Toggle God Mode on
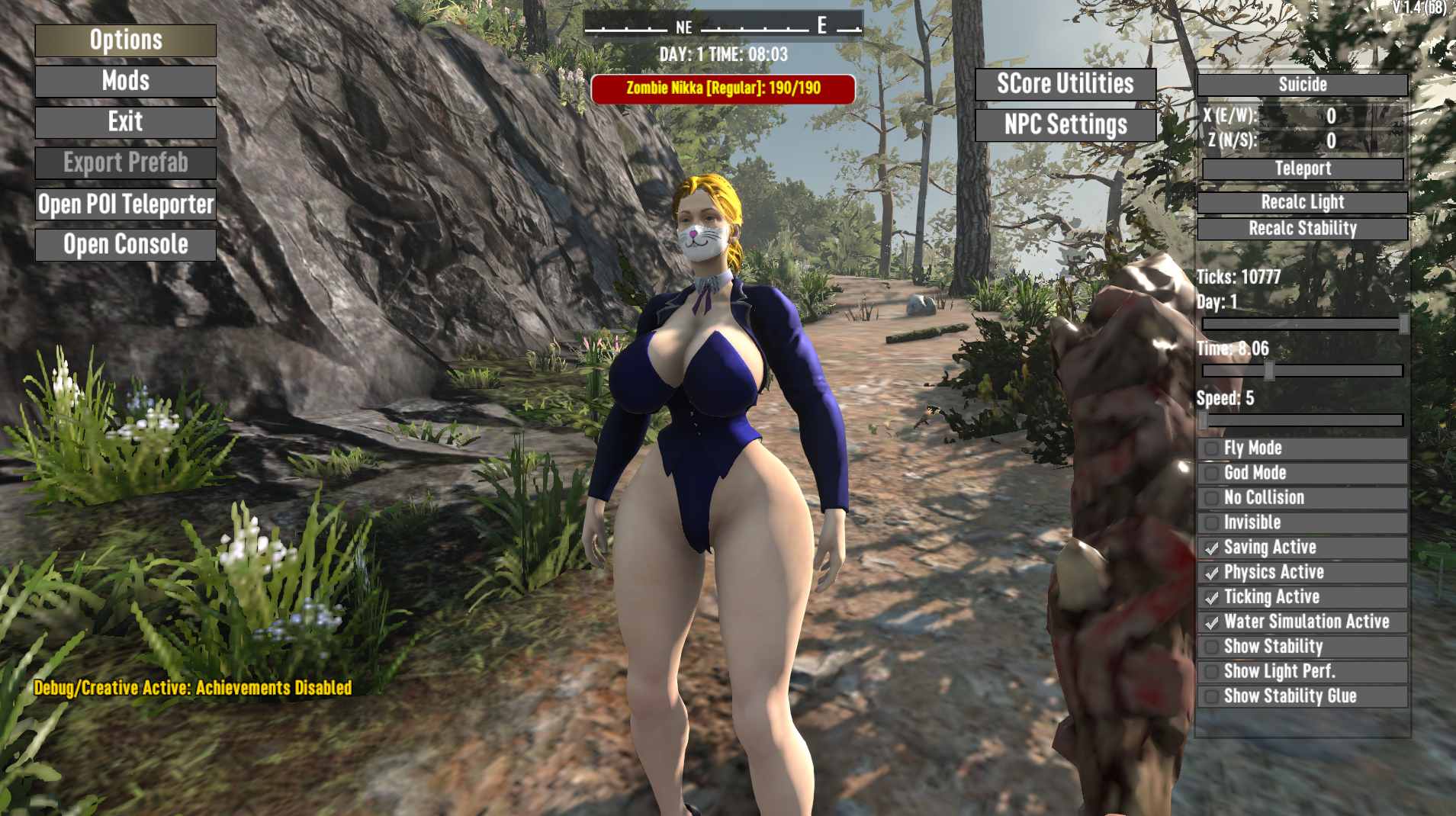This screenshot has height=816, width=1456. tap(1211, 473)
